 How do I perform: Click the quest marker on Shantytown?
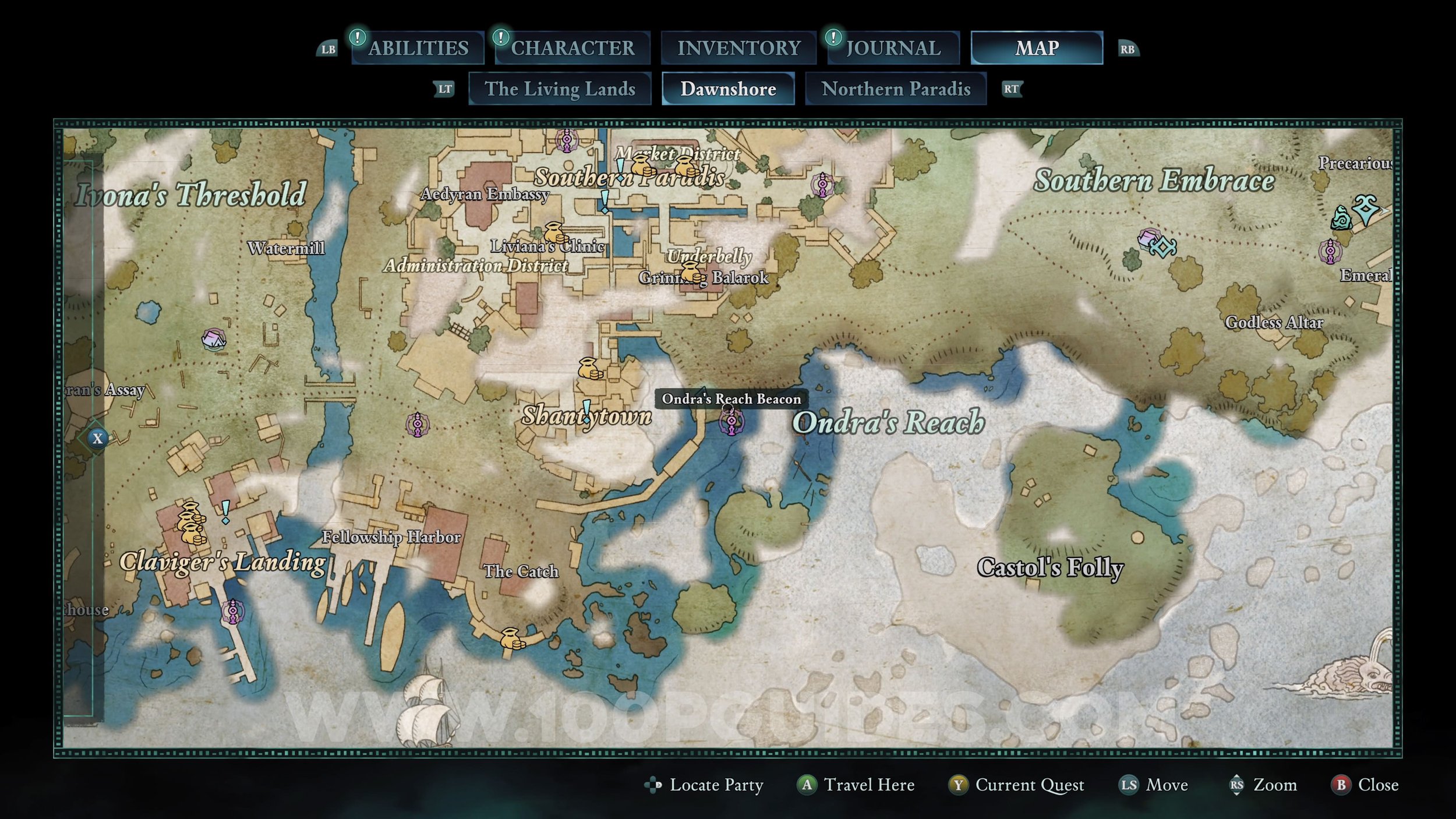(x=587, y=410)
